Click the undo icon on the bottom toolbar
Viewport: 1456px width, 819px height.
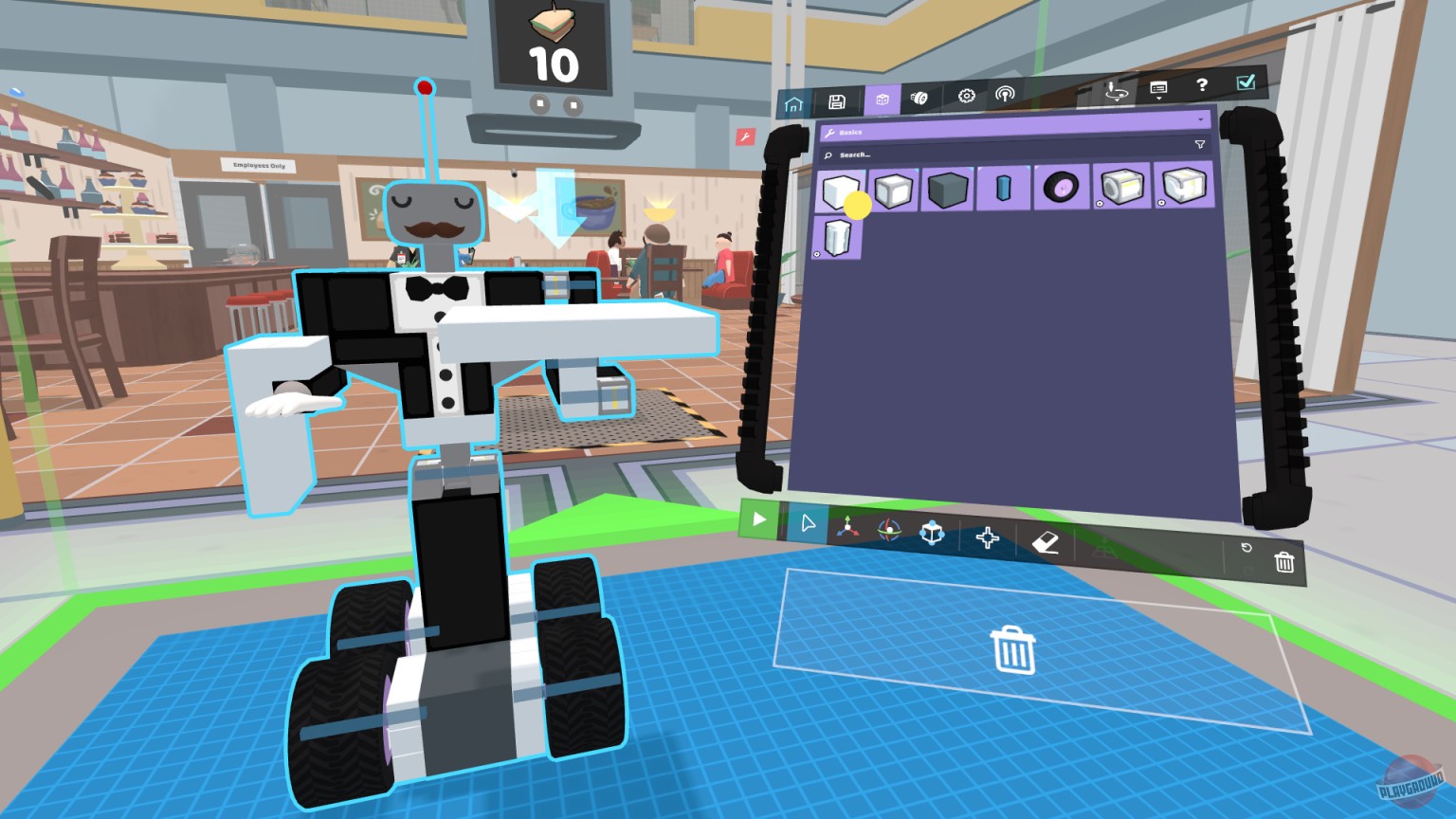(1247, 548)
